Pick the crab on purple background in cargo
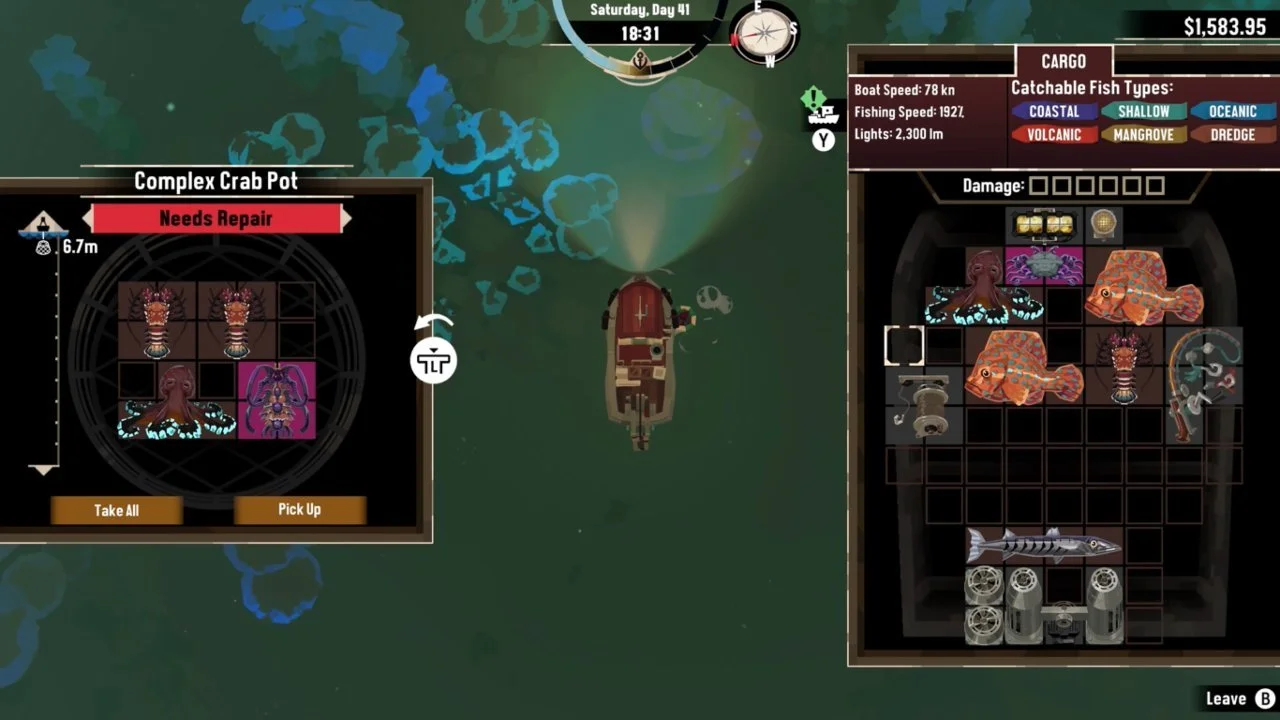 [1044, 266]
